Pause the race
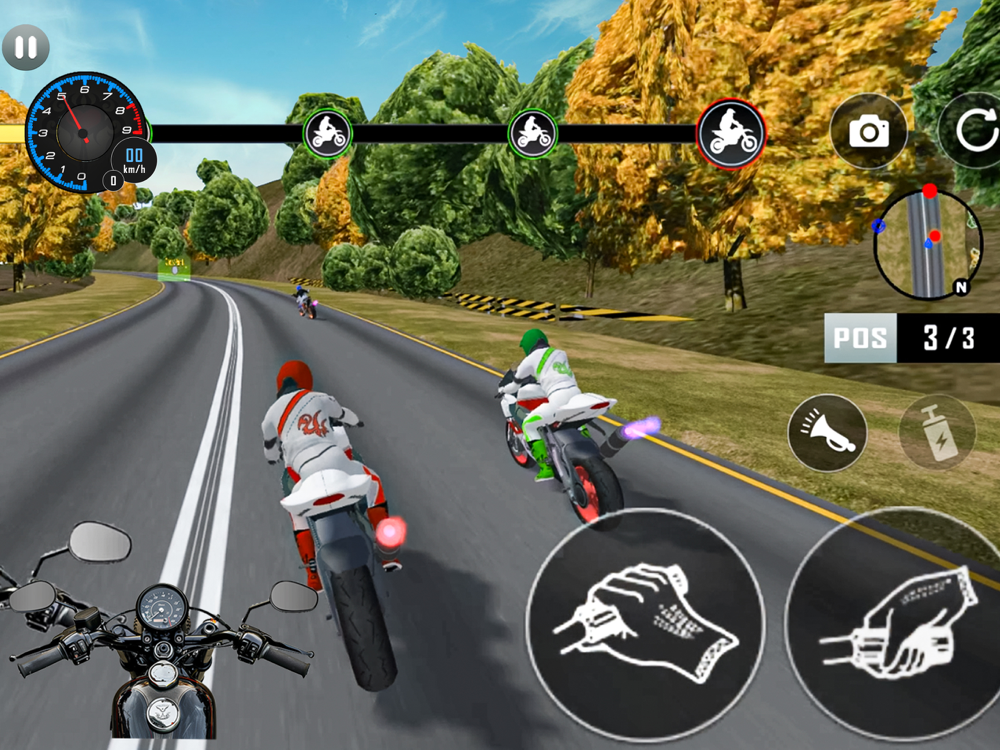This screenshot has height=750, width=1000. pyautogui.click(x=26, y=47)
